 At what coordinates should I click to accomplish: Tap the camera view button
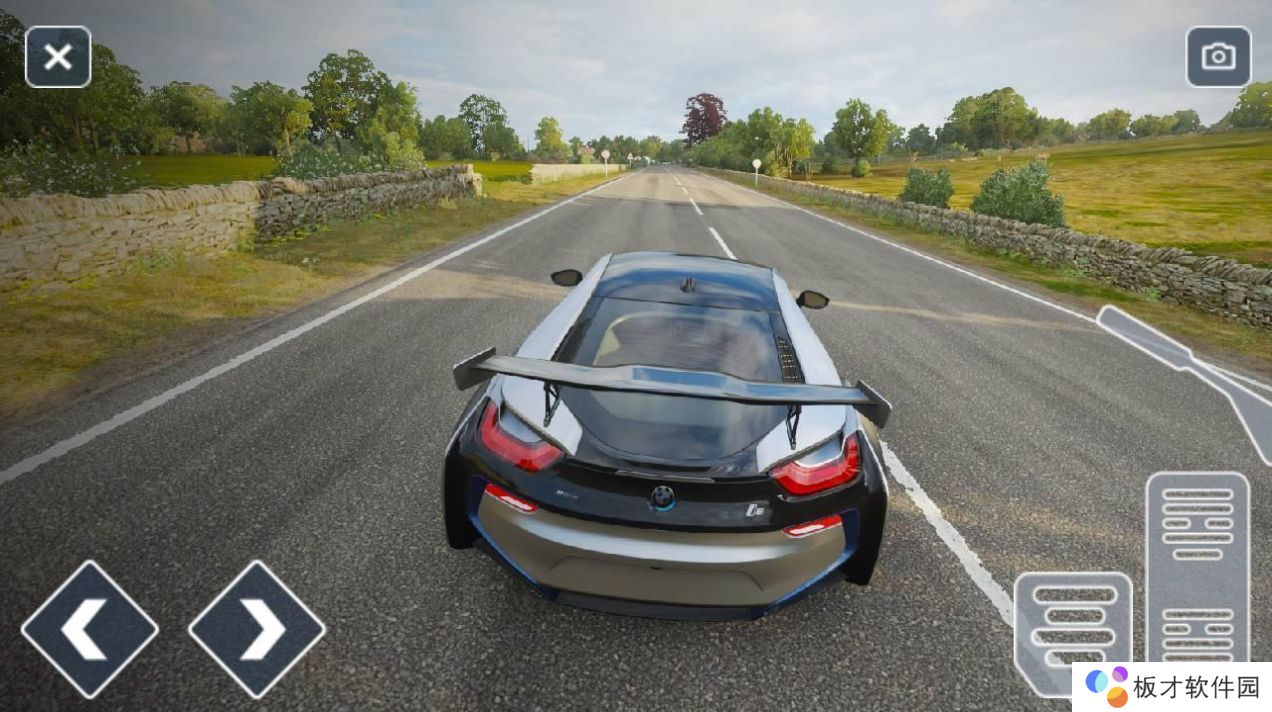coord(1218,57)
